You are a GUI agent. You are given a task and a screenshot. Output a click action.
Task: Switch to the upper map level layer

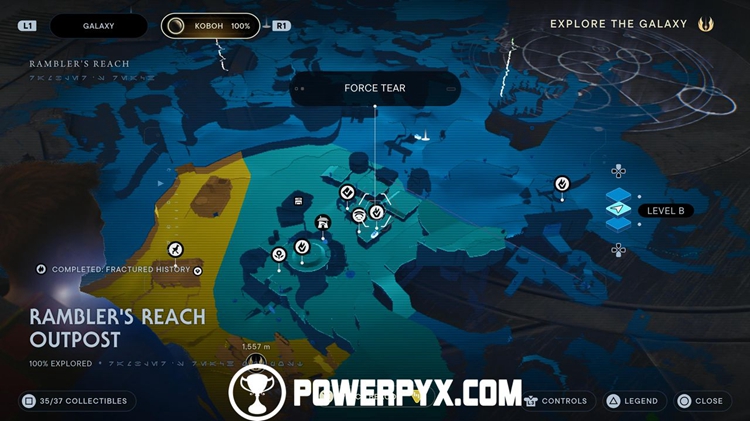[x=619, y=194]
